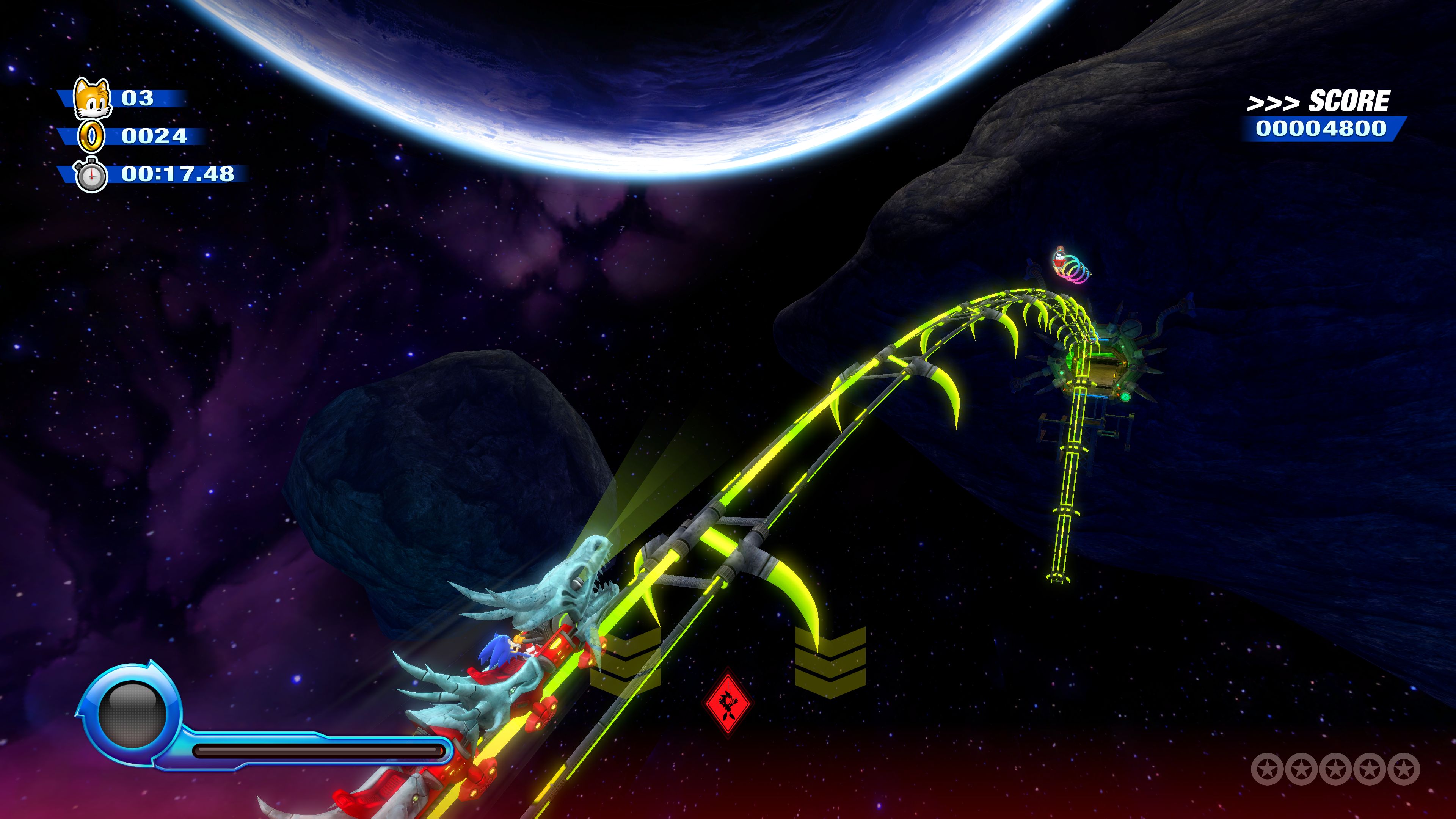Select the gold ring counter icon
This screenshot has height=819, width=1456.
coord(91,136)
